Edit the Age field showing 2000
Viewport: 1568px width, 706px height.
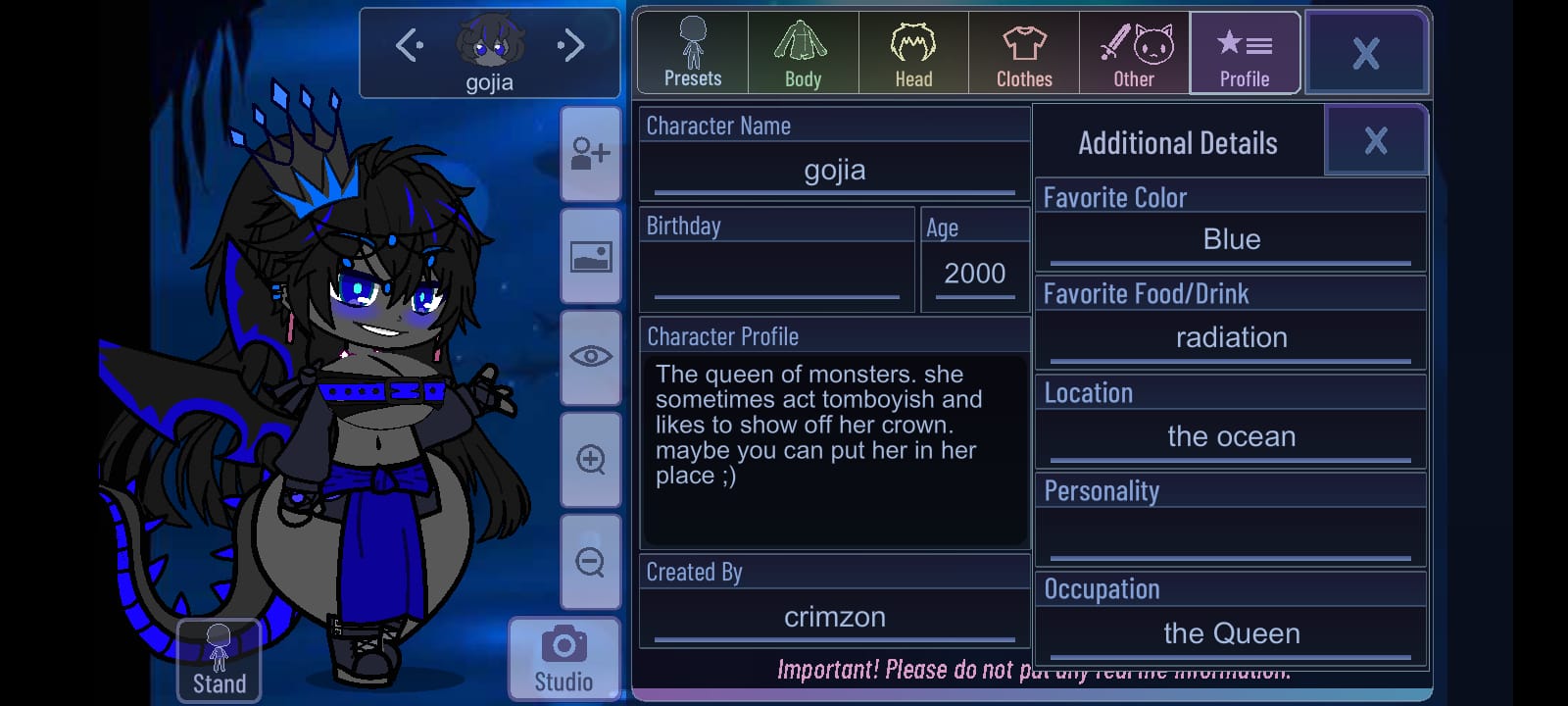click(974, 274)
